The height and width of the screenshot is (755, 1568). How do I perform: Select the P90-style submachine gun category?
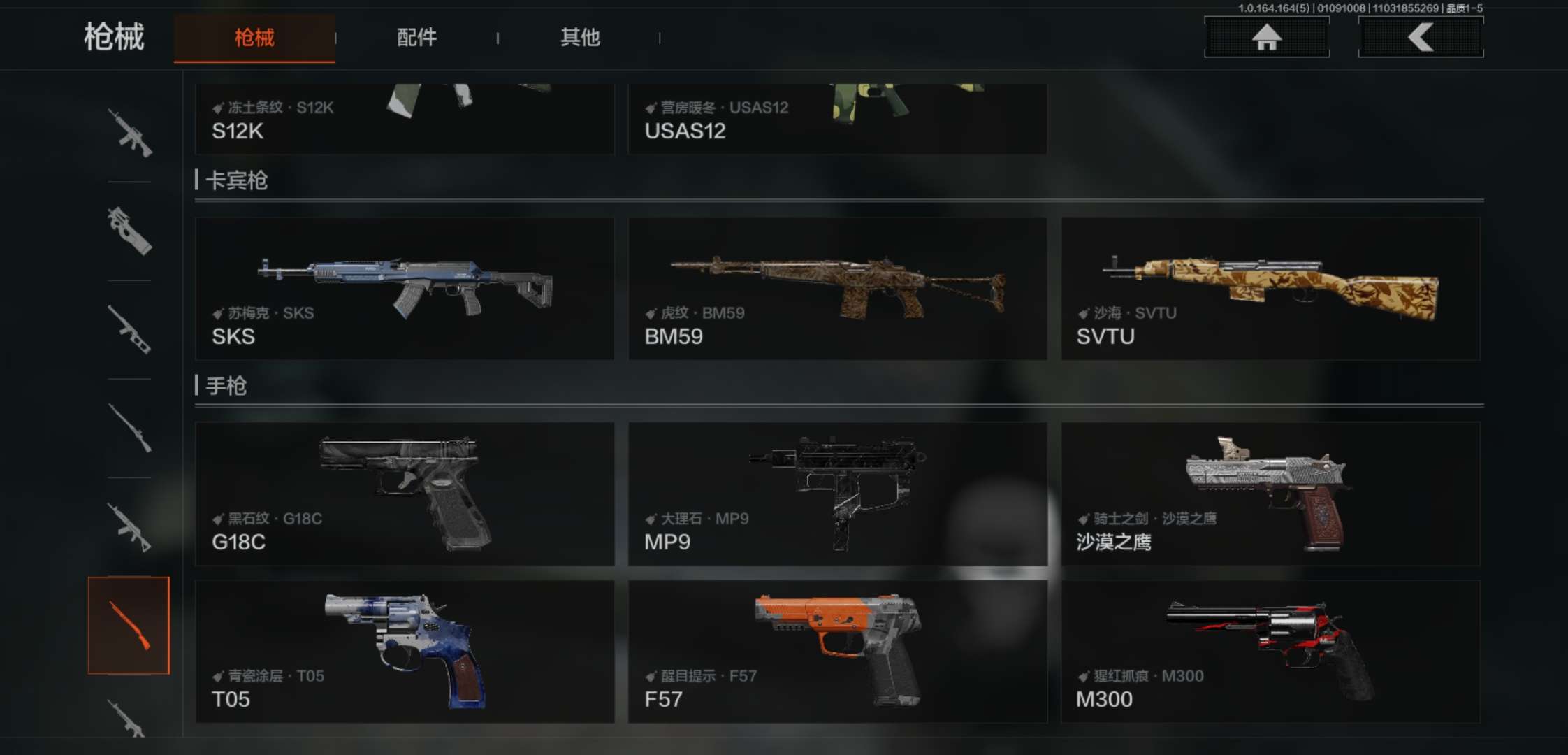point(129,231)
